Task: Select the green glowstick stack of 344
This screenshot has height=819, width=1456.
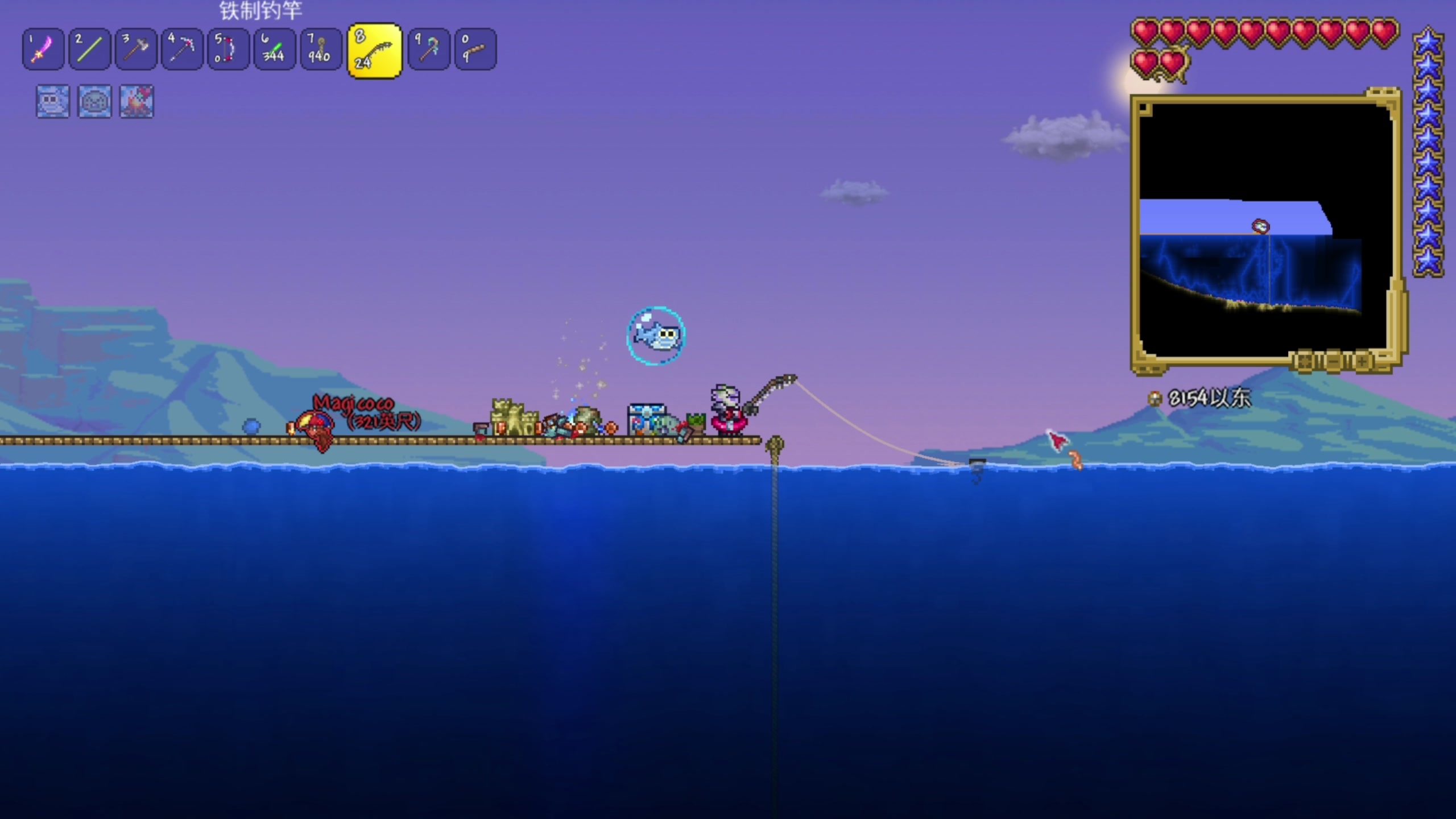Action: 274,49
